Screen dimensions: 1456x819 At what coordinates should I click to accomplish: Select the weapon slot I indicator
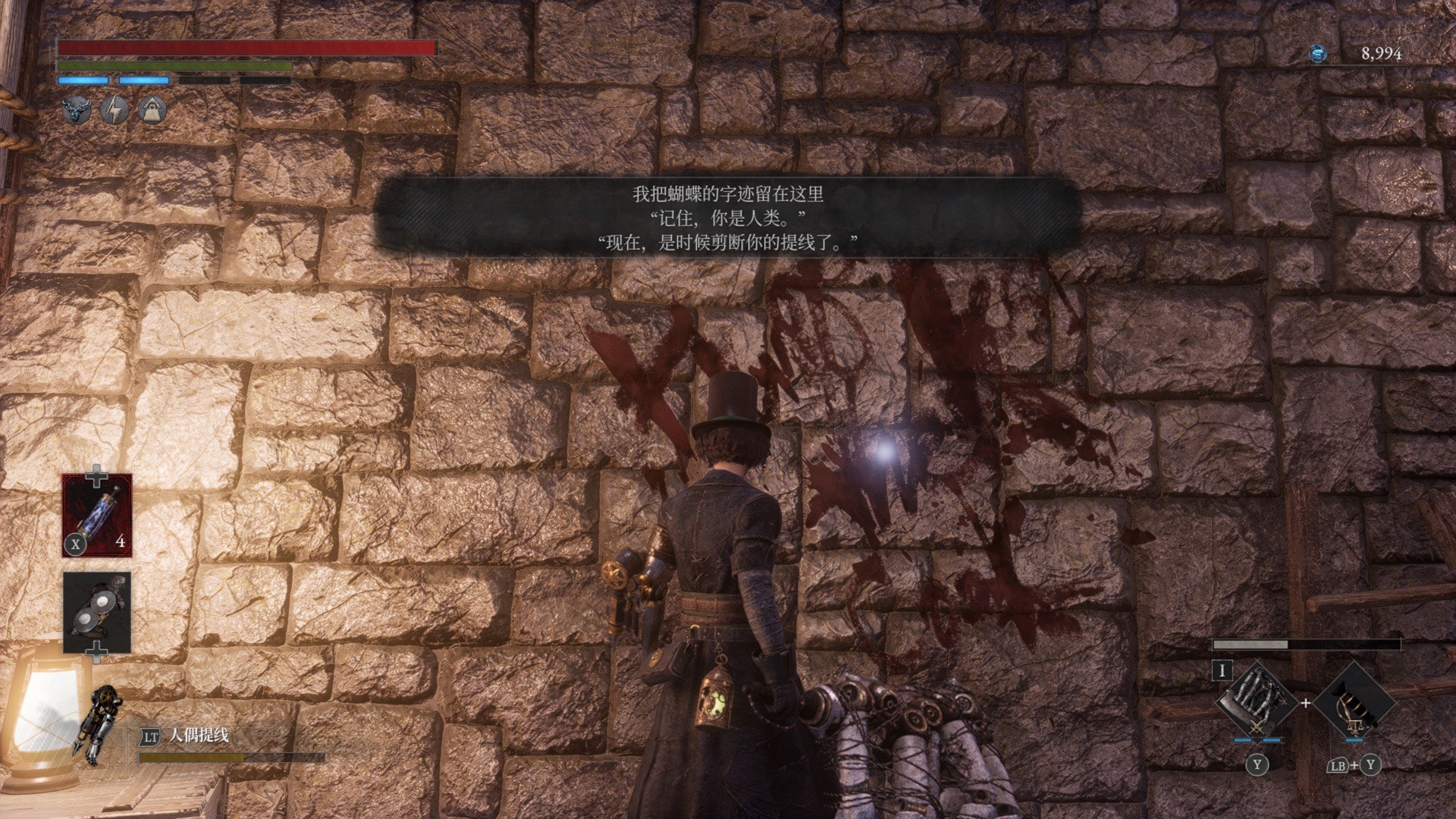1222,670
